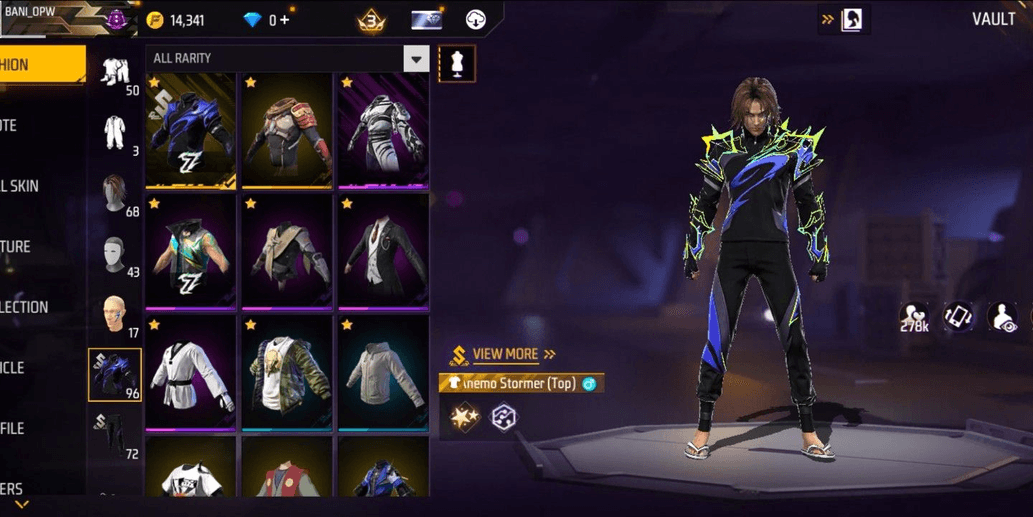1033x517 pixels.
Task: Click the character likes heart icon
Action: (913, 316)
